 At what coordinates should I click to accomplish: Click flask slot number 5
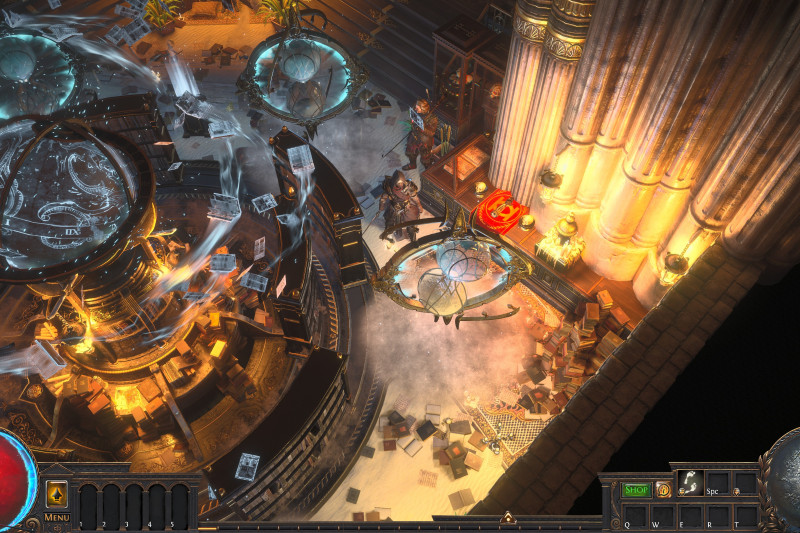pos(180,505)
